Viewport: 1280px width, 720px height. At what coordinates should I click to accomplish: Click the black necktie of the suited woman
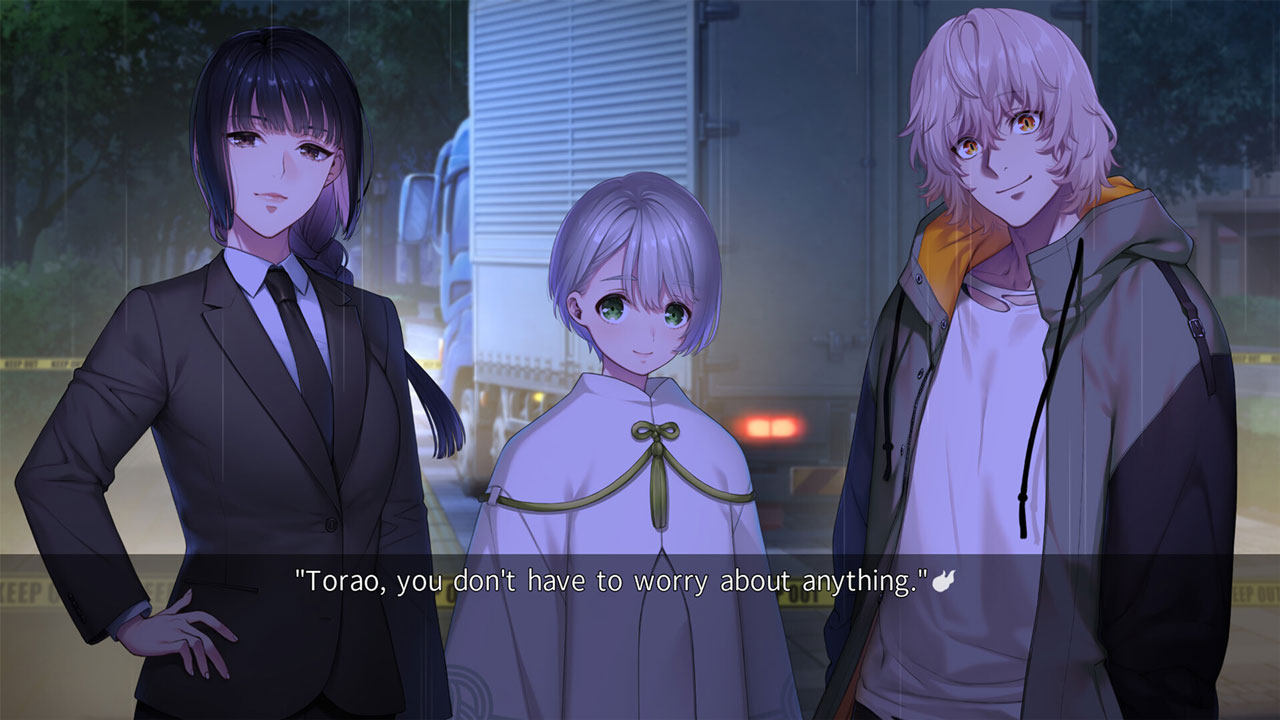pyautogui.click(x=290, y=330)
